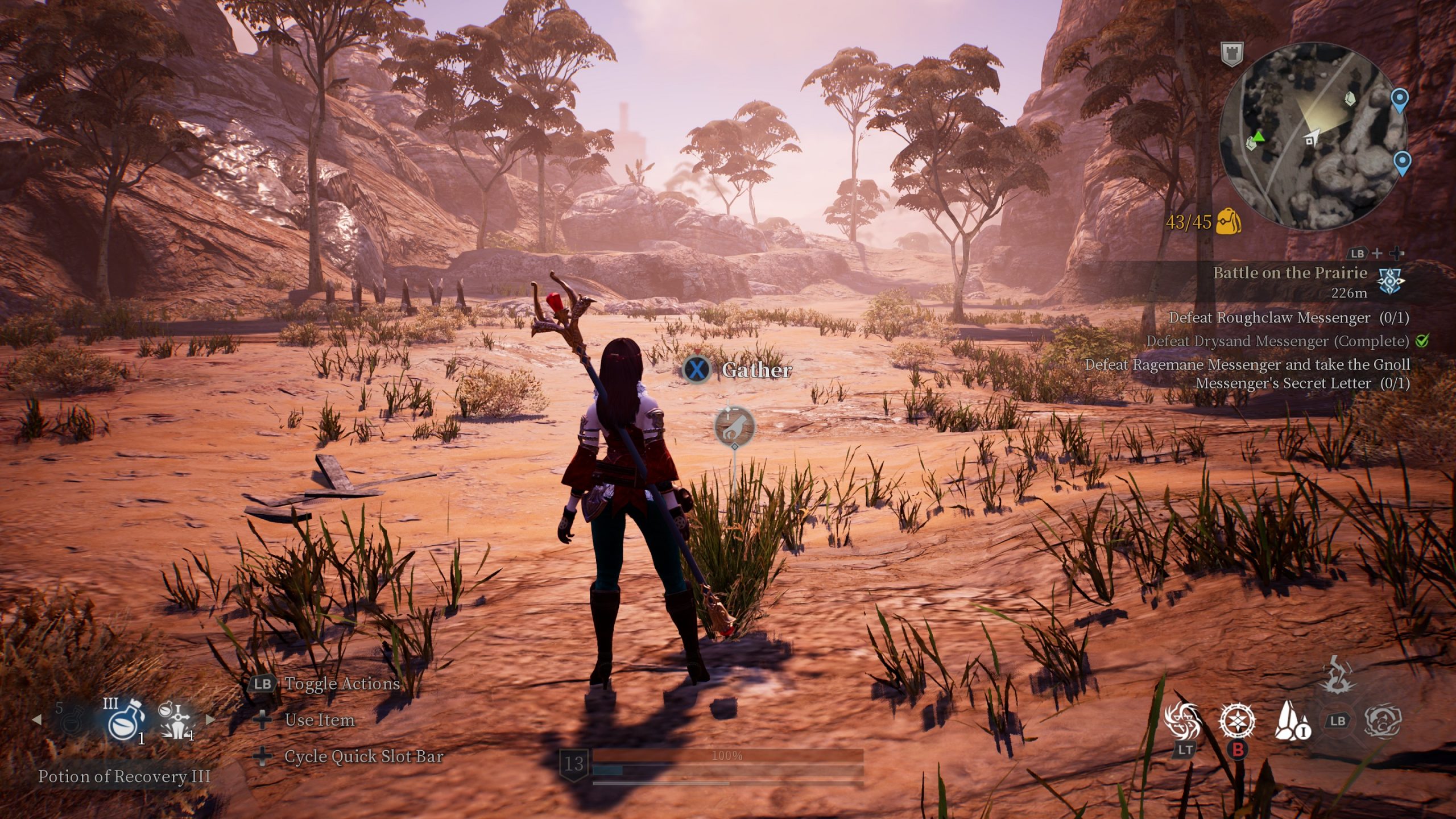Click the left arrow of the quick slot bar
Image resolution: width=1456 pixels, height=819 pixels.
[37, 720]
